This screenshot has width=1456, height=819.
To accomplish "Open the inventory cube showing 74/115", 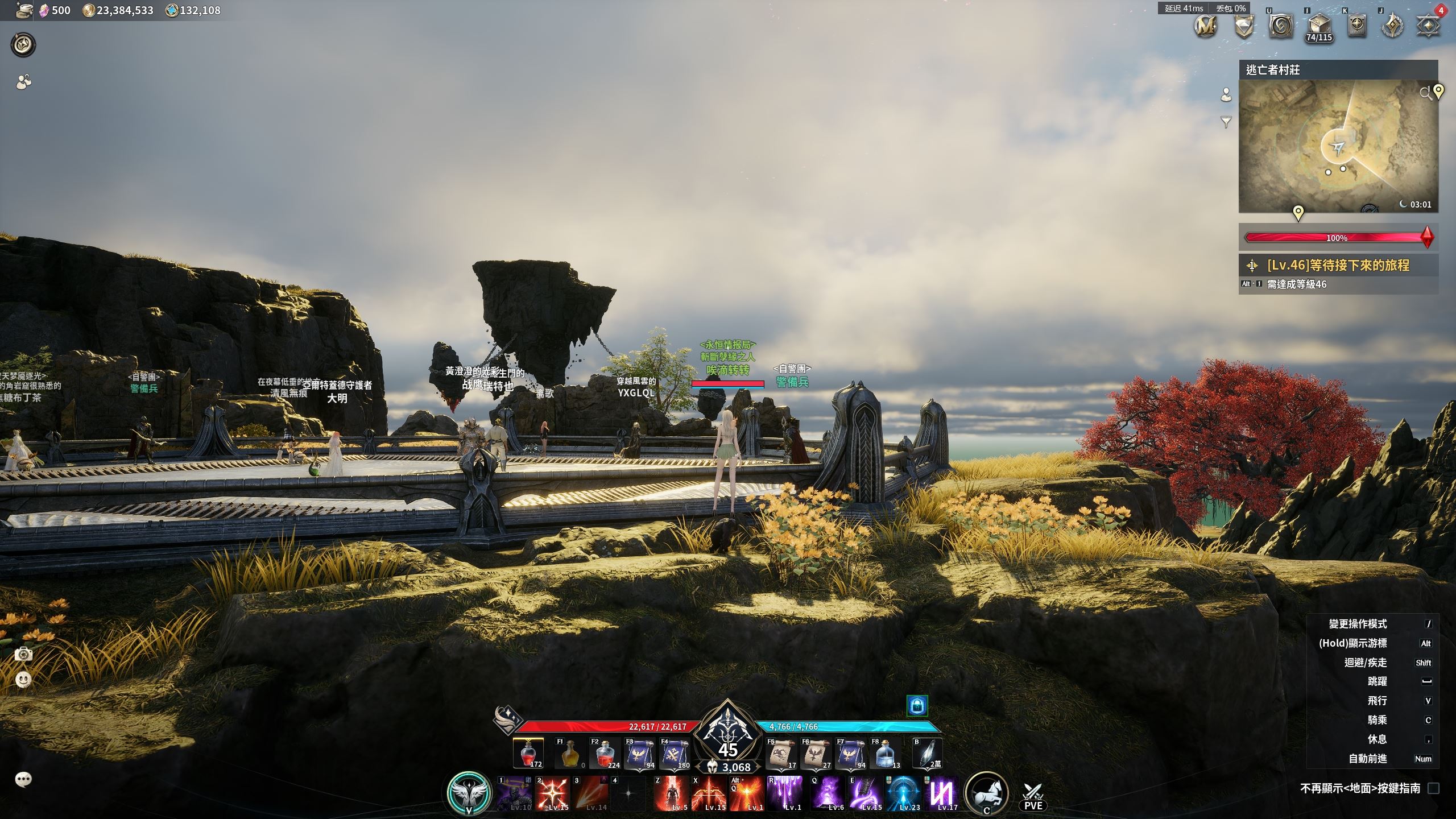I will point(1318,26).
